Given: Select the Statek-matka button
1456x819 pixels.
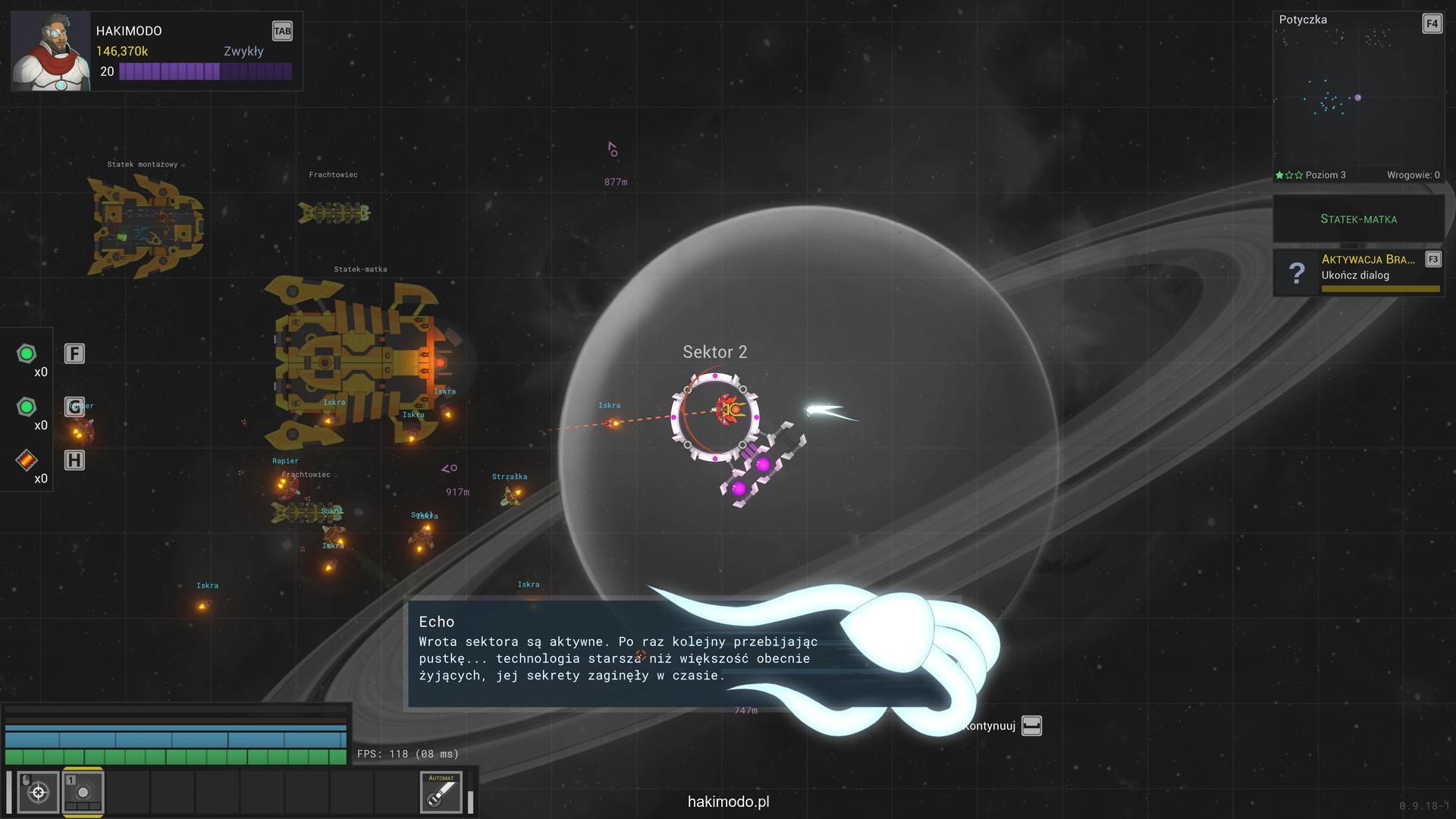Looking at the screenshot, I should [x=1358, y=219].
